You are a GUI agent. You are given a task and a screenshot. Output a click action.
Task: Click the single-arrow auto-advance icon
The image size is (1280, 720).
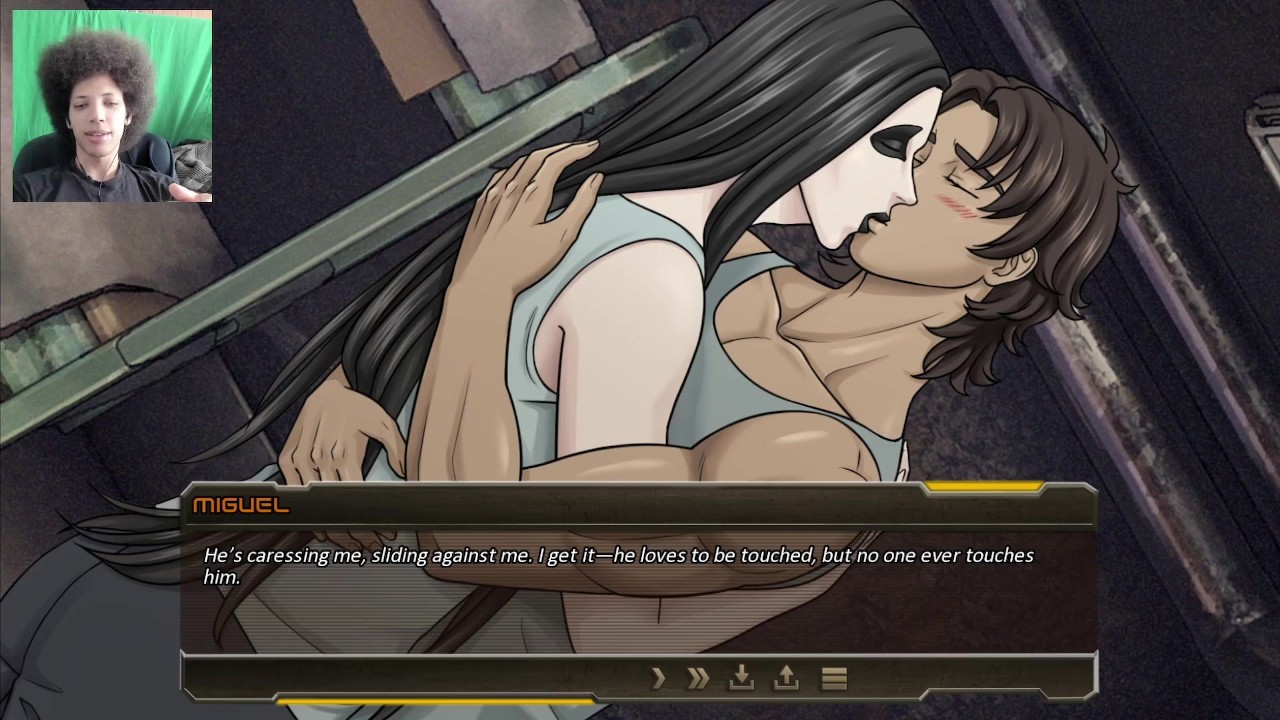coord(658,679)
